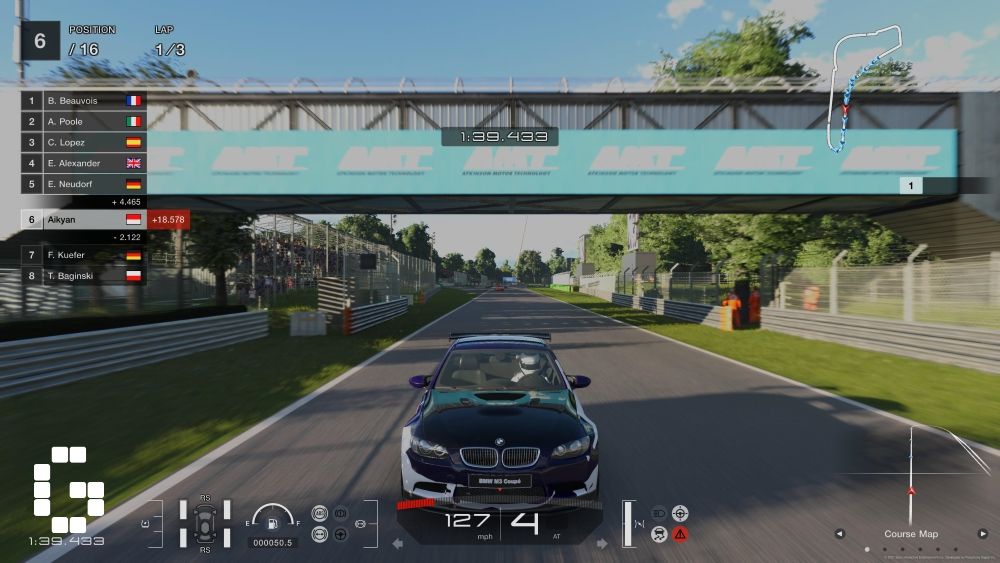Image resolution: width=1000 pixels, height=563 pixels.
Task: Highlight the player row Aikyan
Action: click(84, 219)
